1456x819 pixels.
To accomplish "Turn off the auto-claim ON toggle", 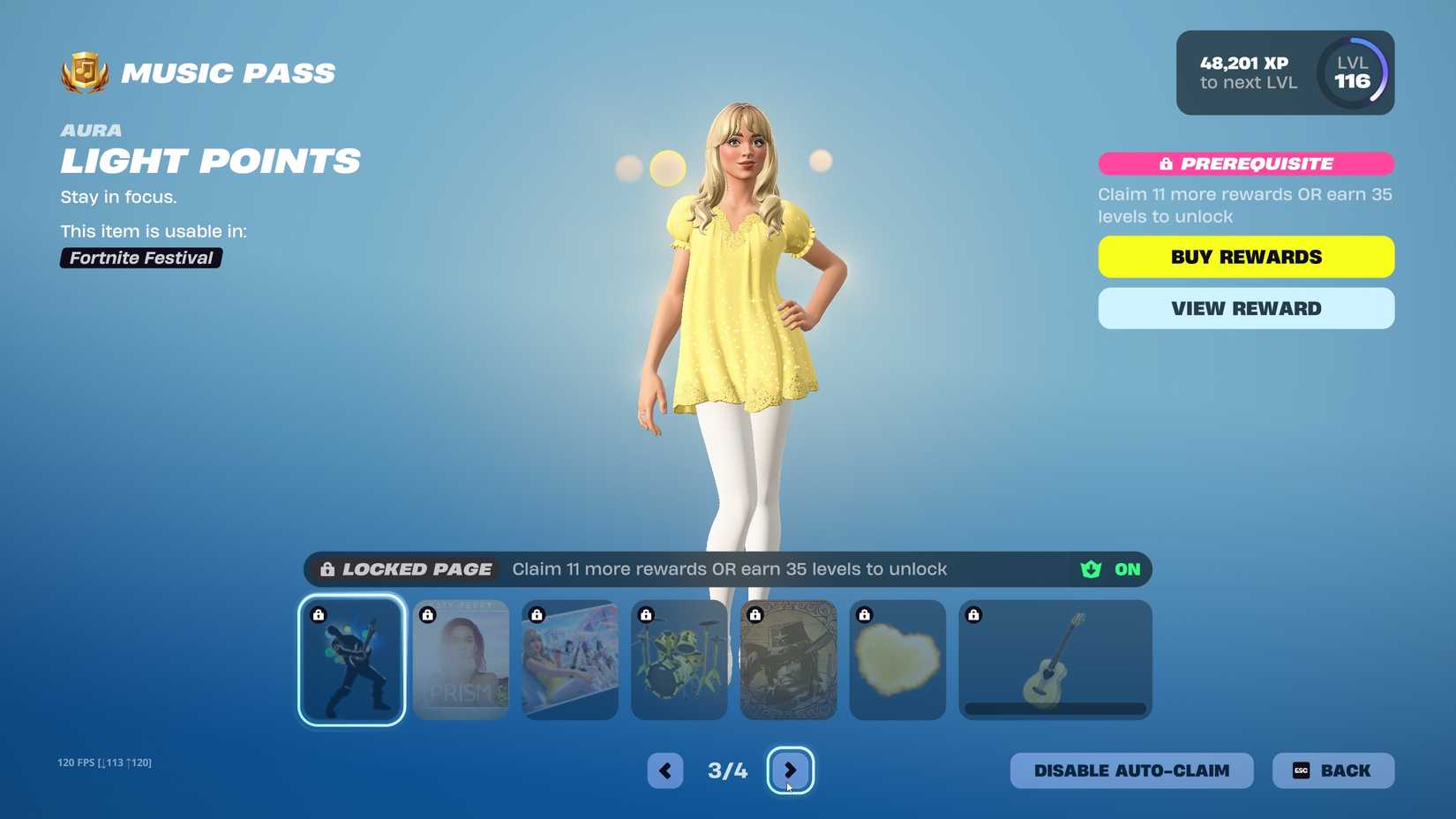I will pyautogui.click(x=1127, y=569).
